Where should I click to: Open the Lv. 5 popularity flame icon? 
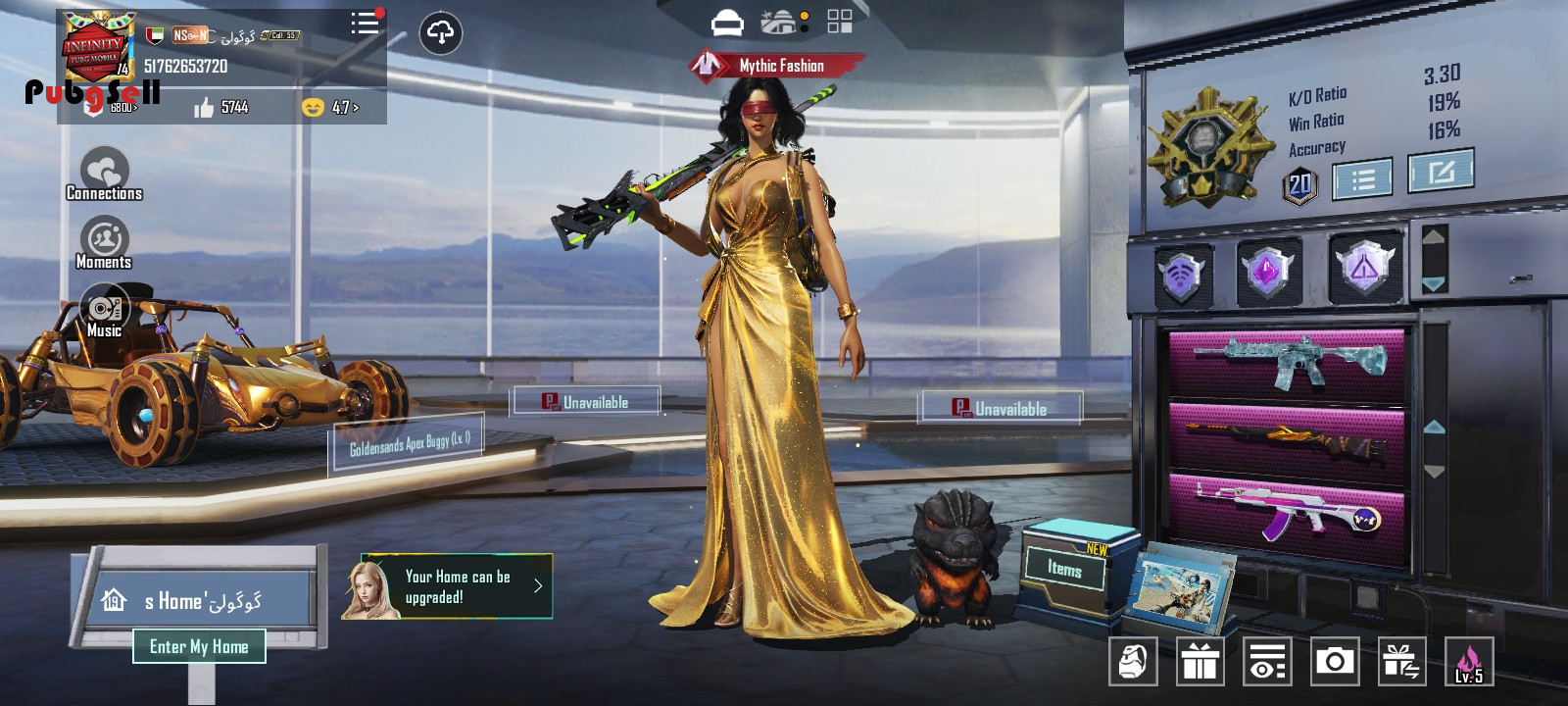(1468, 662)
